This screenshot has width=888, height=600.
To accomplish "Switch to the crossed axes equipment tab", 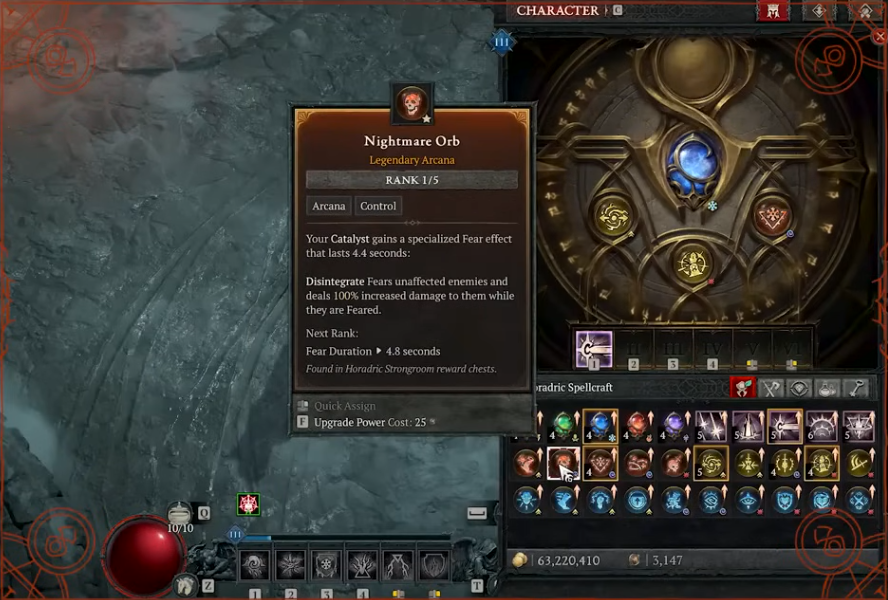I will 771,388.
